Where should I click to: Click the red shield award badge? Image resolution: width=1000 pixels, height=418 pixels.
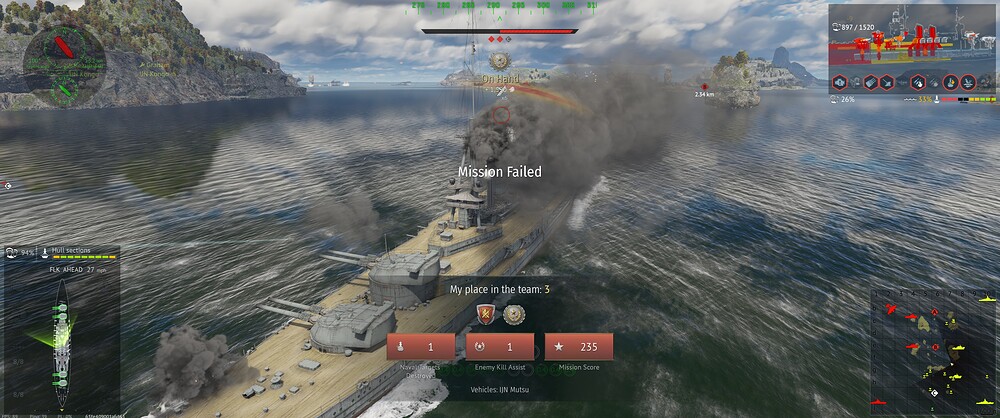coord(486,315)
